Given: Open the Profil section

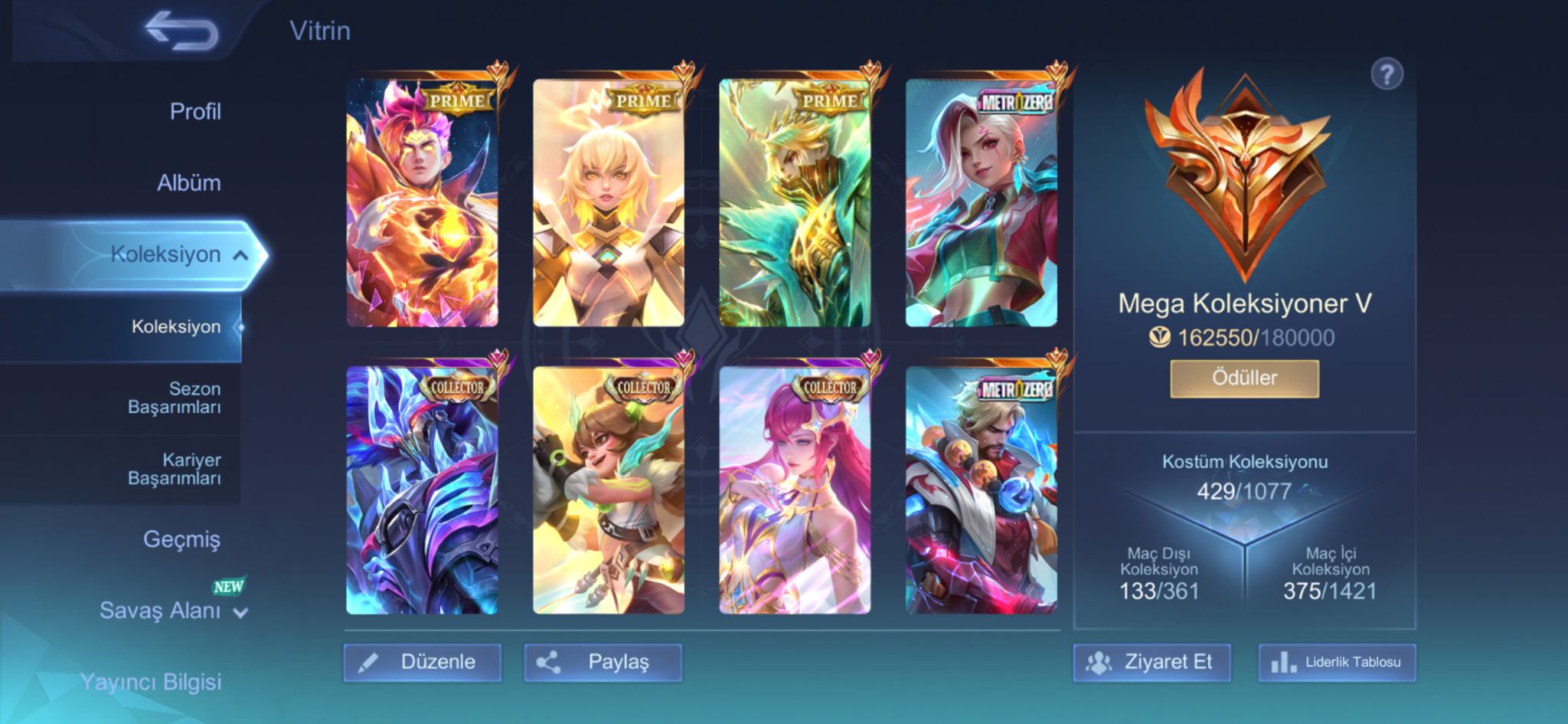Looking at the screenshot, I should pos(195,112).
